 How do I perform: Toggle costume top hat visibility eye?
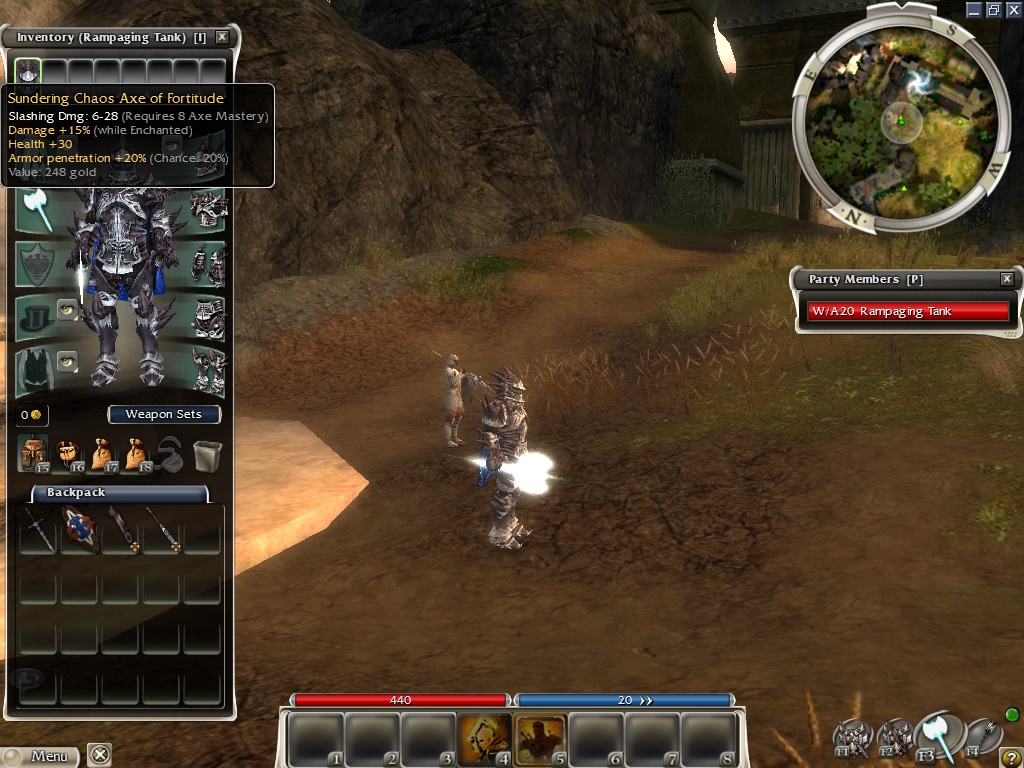pos(67,308)
